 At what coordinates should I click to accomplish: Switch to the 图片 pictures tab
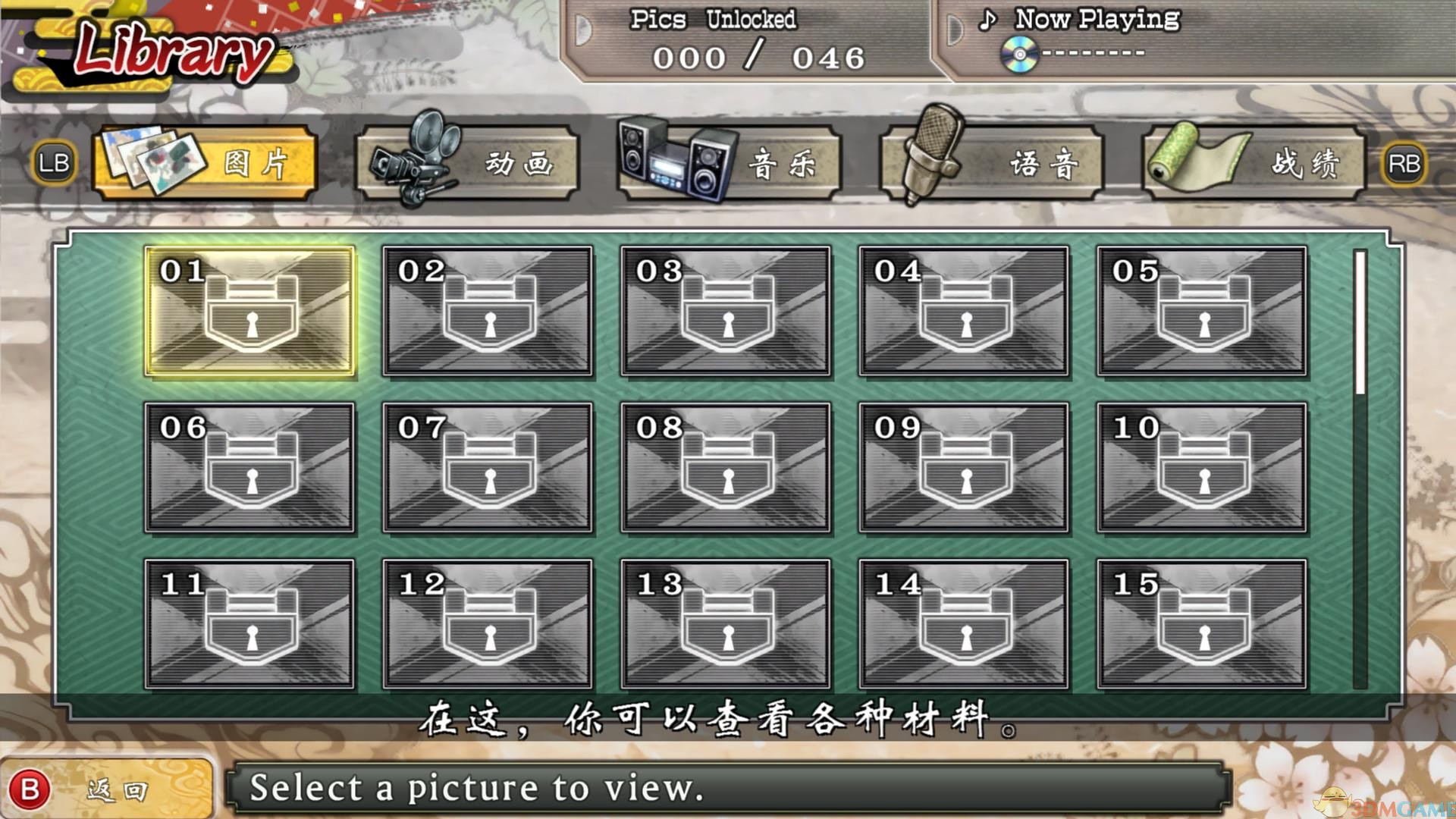point(204,163)
